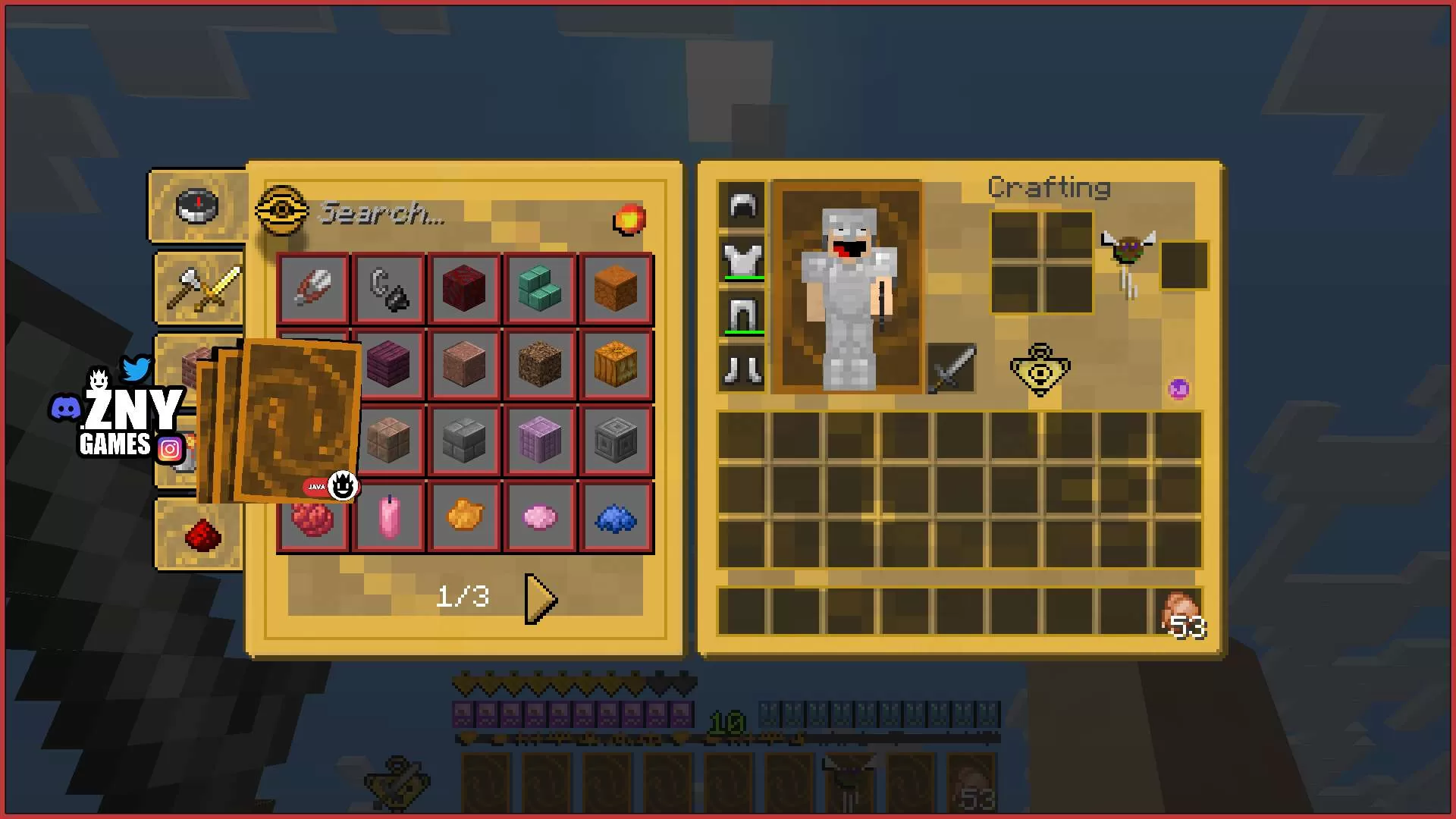
Task: Pick the teal prismarine stairs item
Action: coord(540,289)
